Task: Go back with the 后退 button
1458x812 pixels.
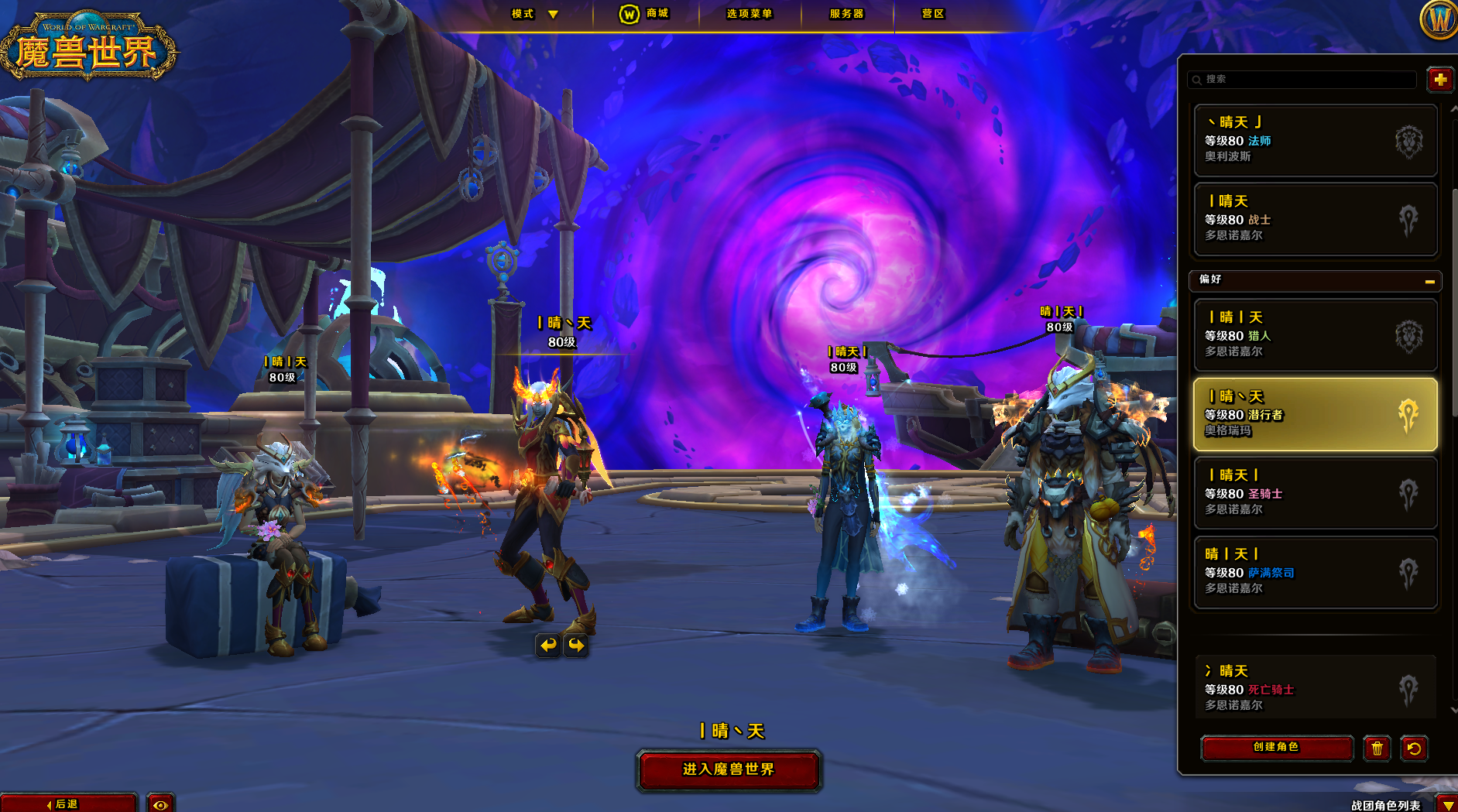Action: tap(68, 803)
